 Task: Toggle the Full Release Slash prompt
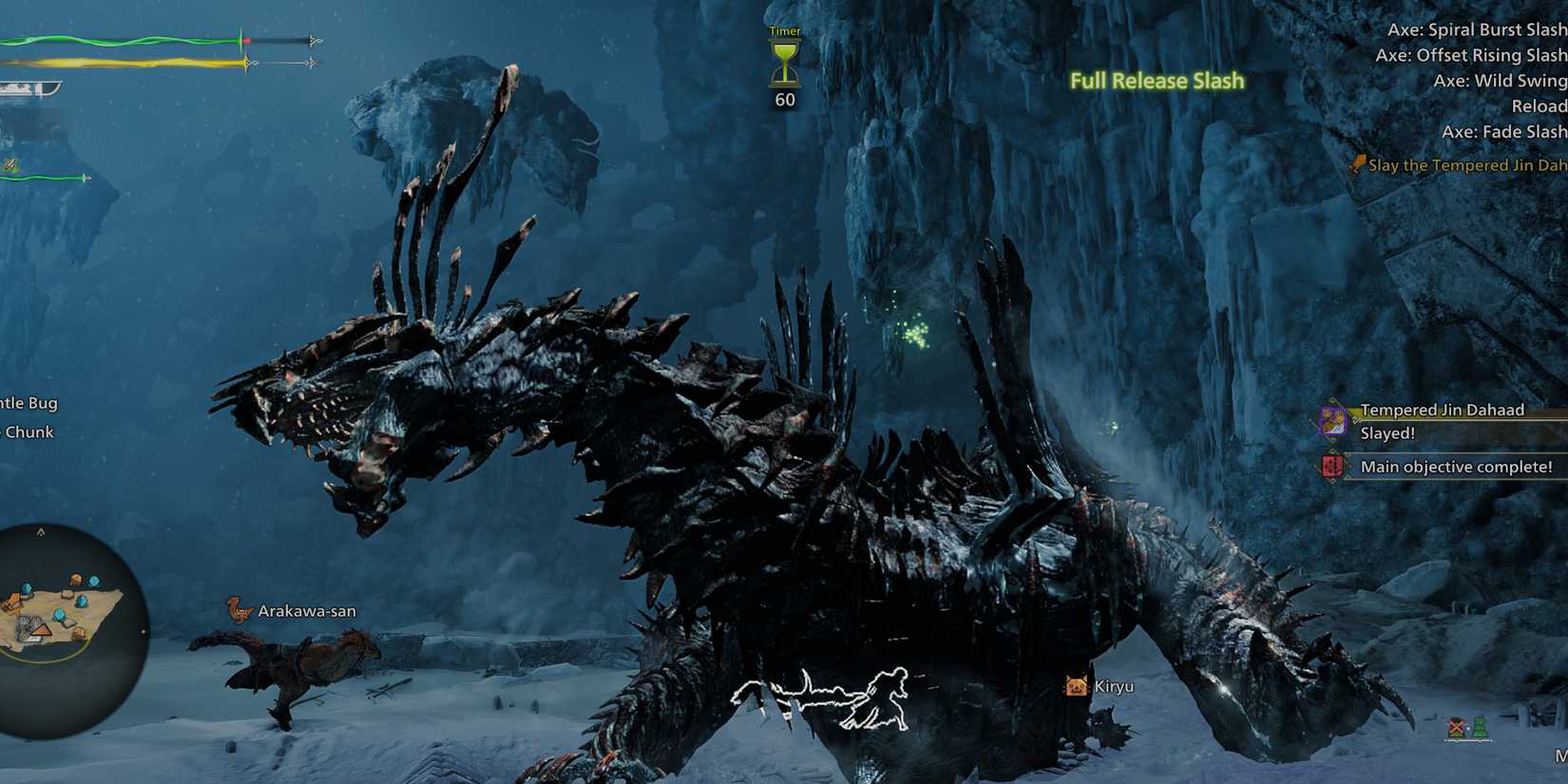tap(1157, 81)
